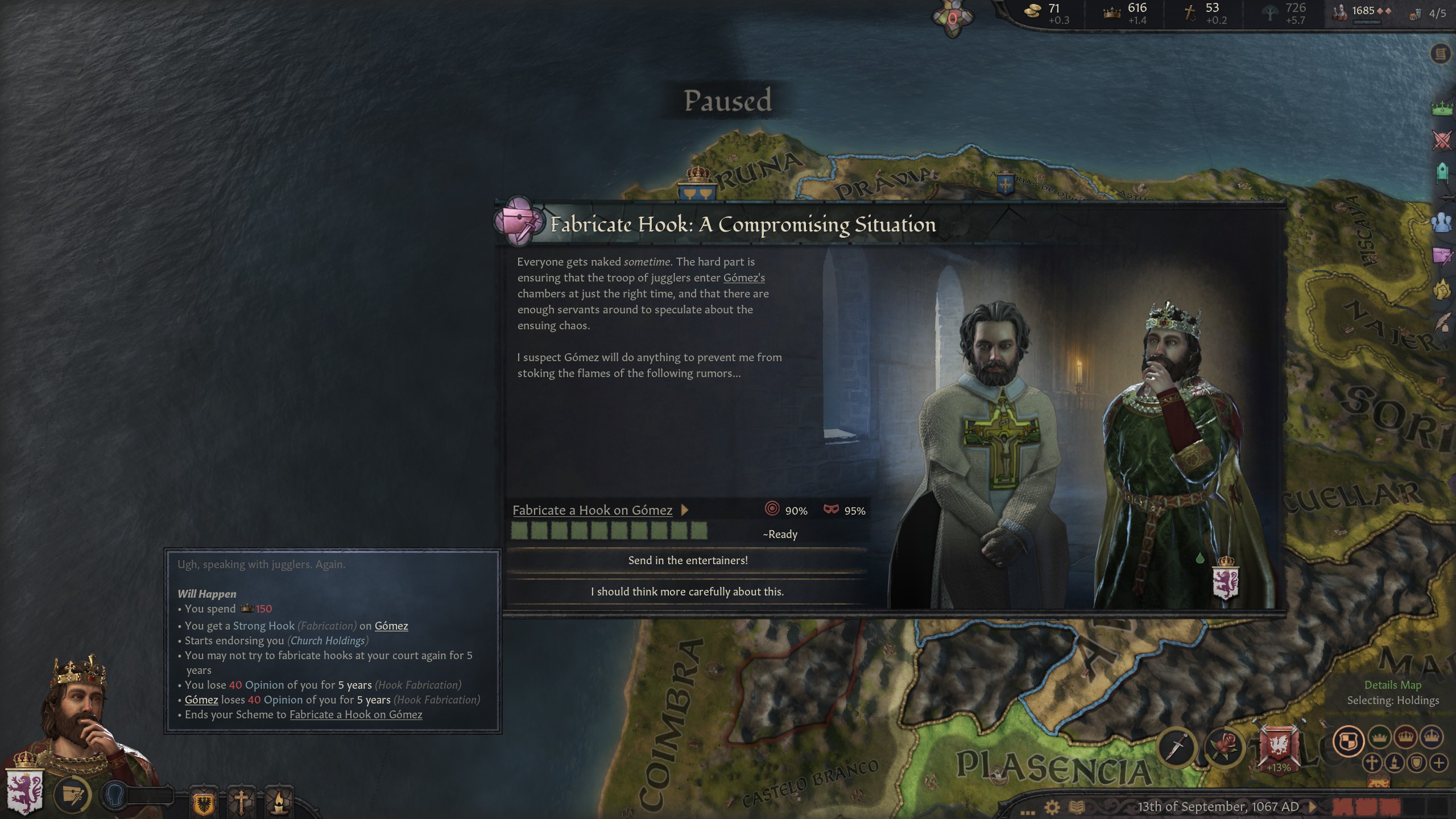The height and width of the screenshot is (819, 1456).
Task: Open the Fabricate a Hook on Gómez scheme link
Action: [592, 510]
